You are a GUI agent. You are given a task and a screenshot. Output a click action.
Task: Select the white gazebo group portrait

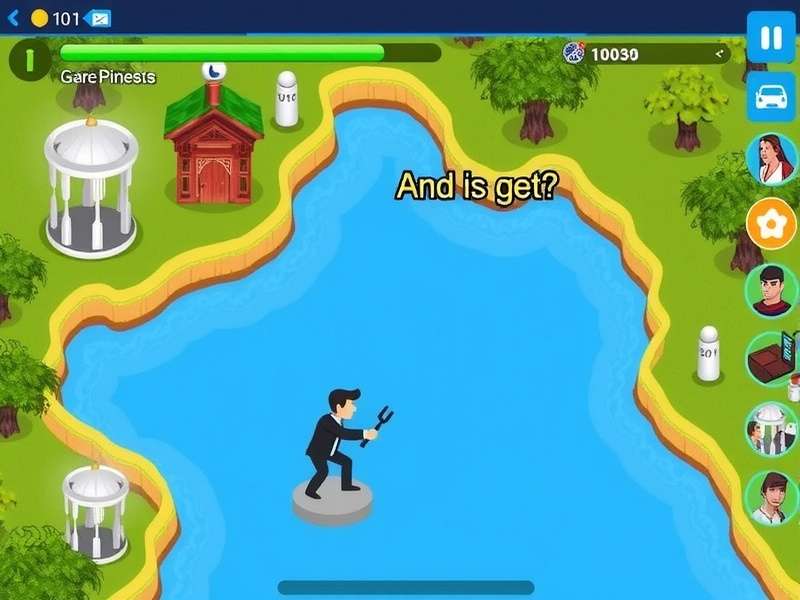click(771, 428)
